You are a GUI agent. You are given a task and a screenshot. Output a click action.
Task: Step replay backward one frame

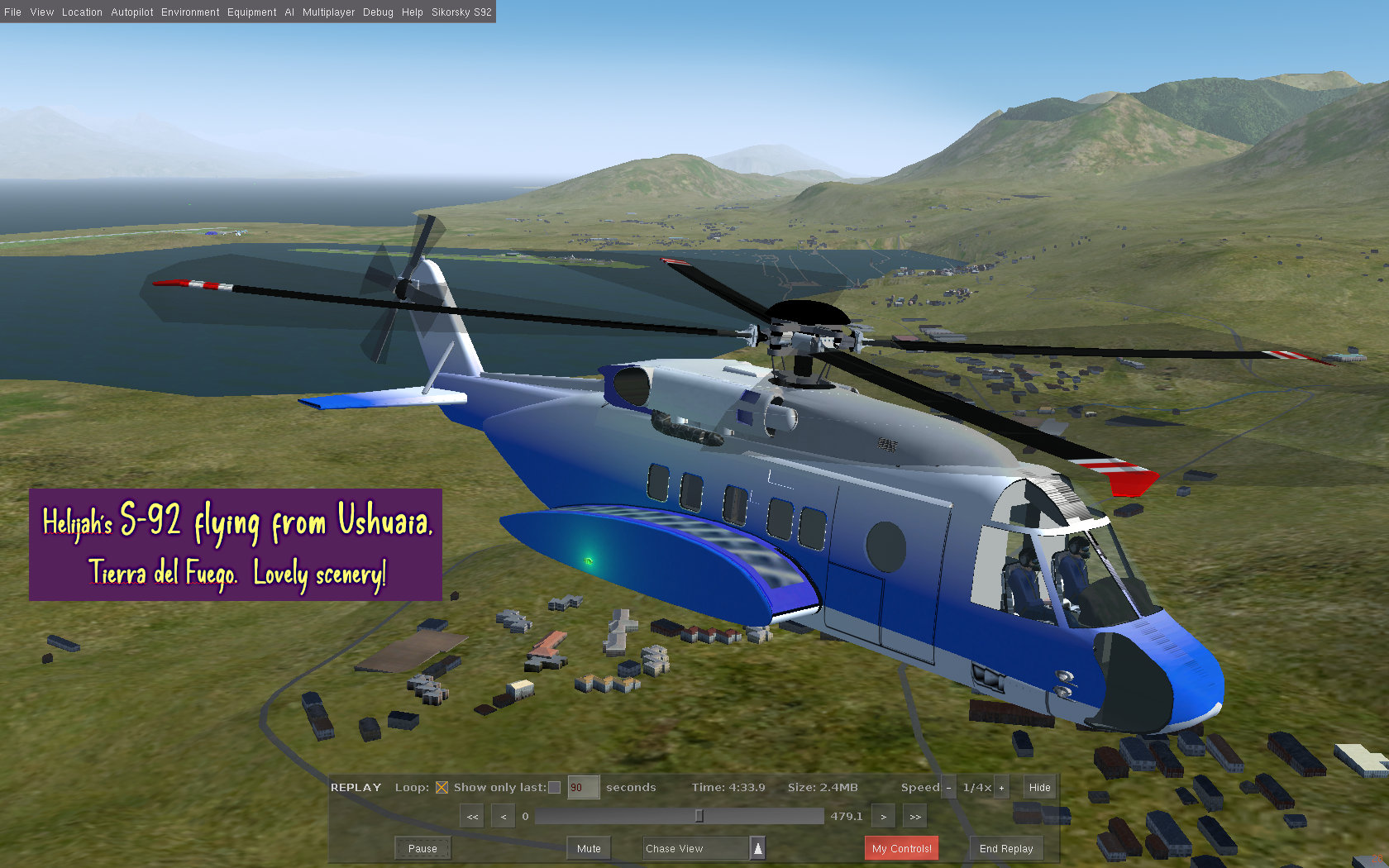[503, 815]
